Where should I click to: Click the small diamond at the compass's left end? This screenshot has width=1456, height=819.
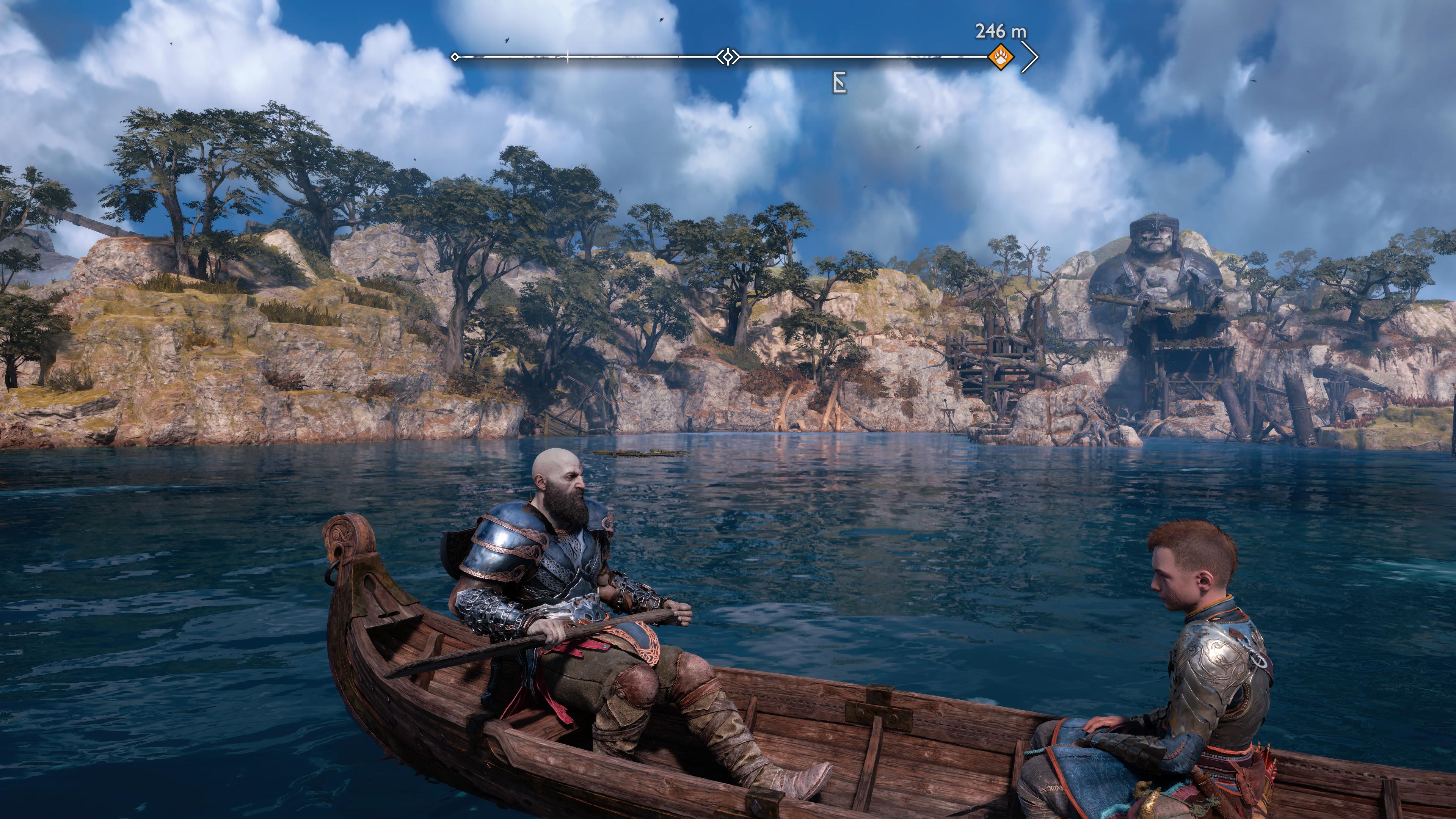click(x=455, y=56)
